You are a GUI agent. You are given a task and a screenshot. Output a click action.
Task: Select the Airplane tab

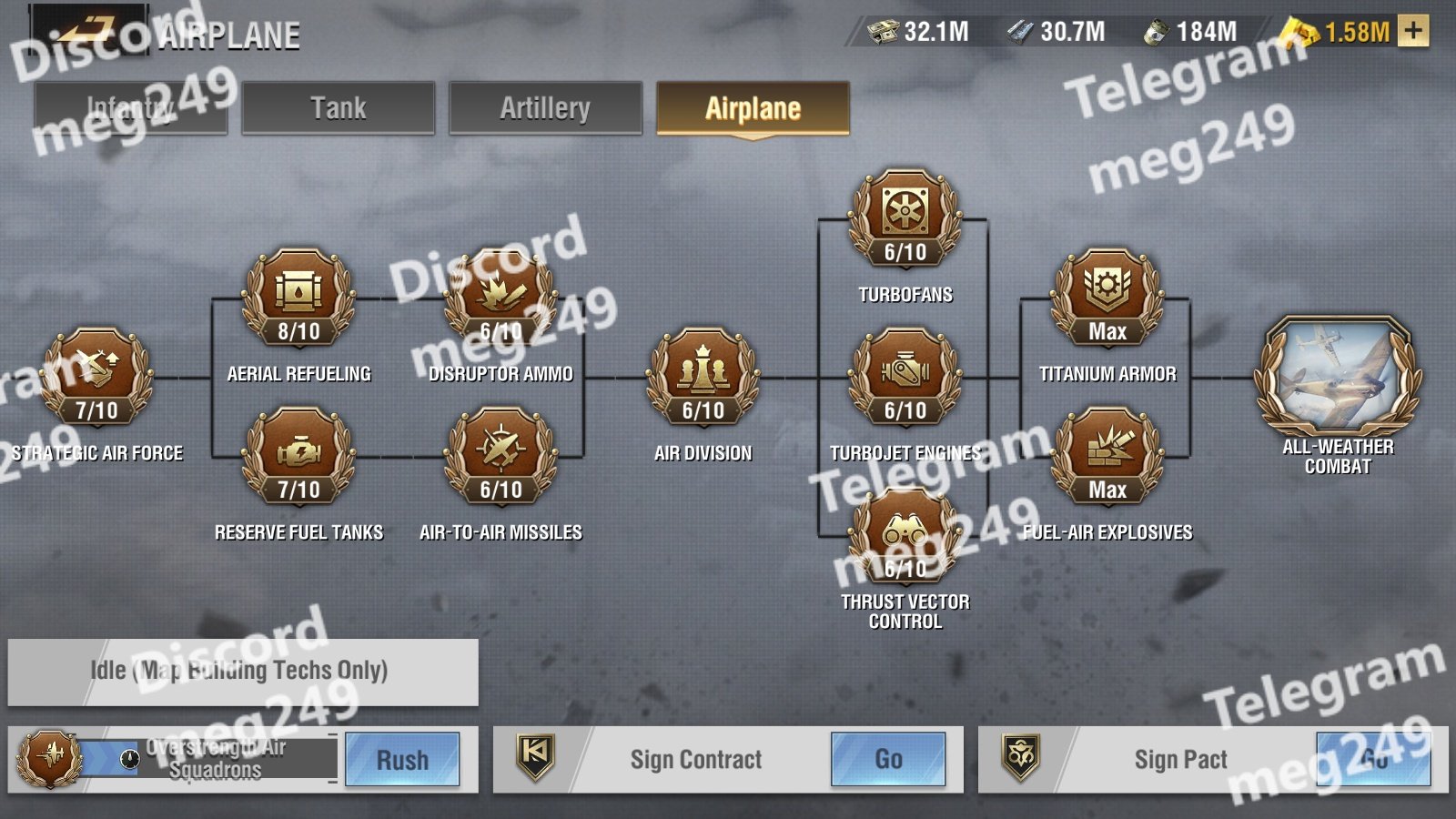pyautogui.click(x=753, y=108)
